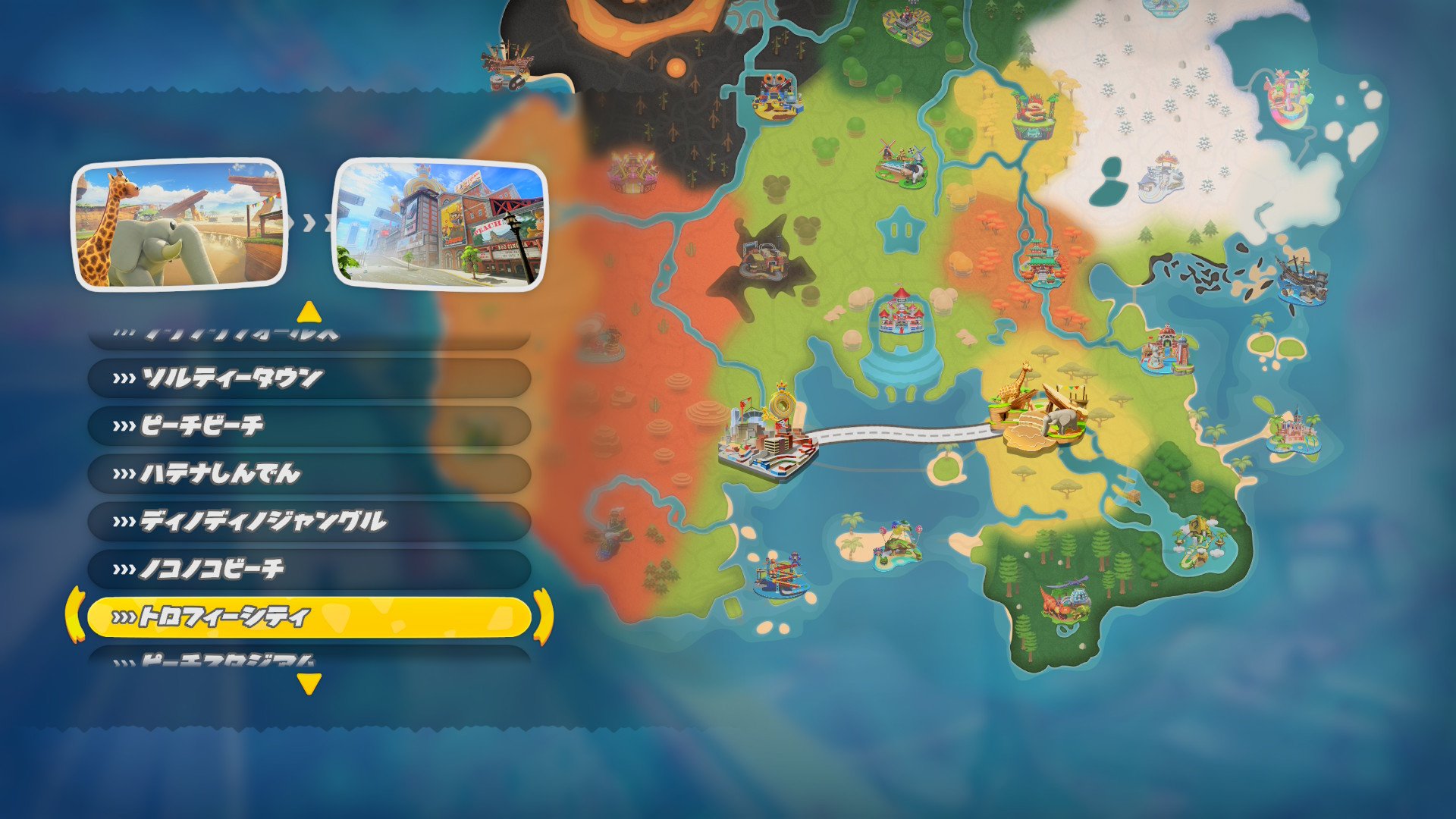1456x819 pixels.
Task: Select the dinosaur jungle icon on the map
Action: pos(1065,603)
